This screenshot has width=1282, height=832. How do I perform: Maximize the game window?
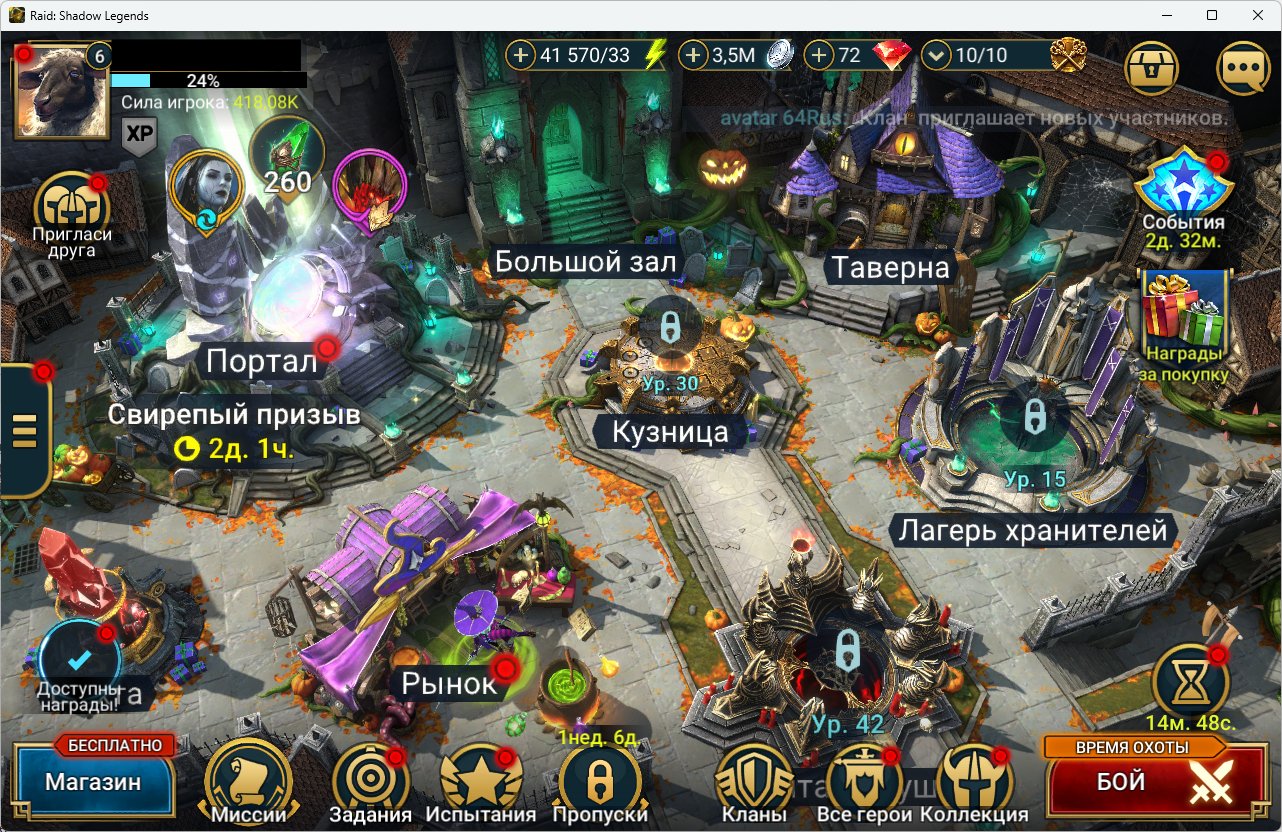coord(1211,15)
